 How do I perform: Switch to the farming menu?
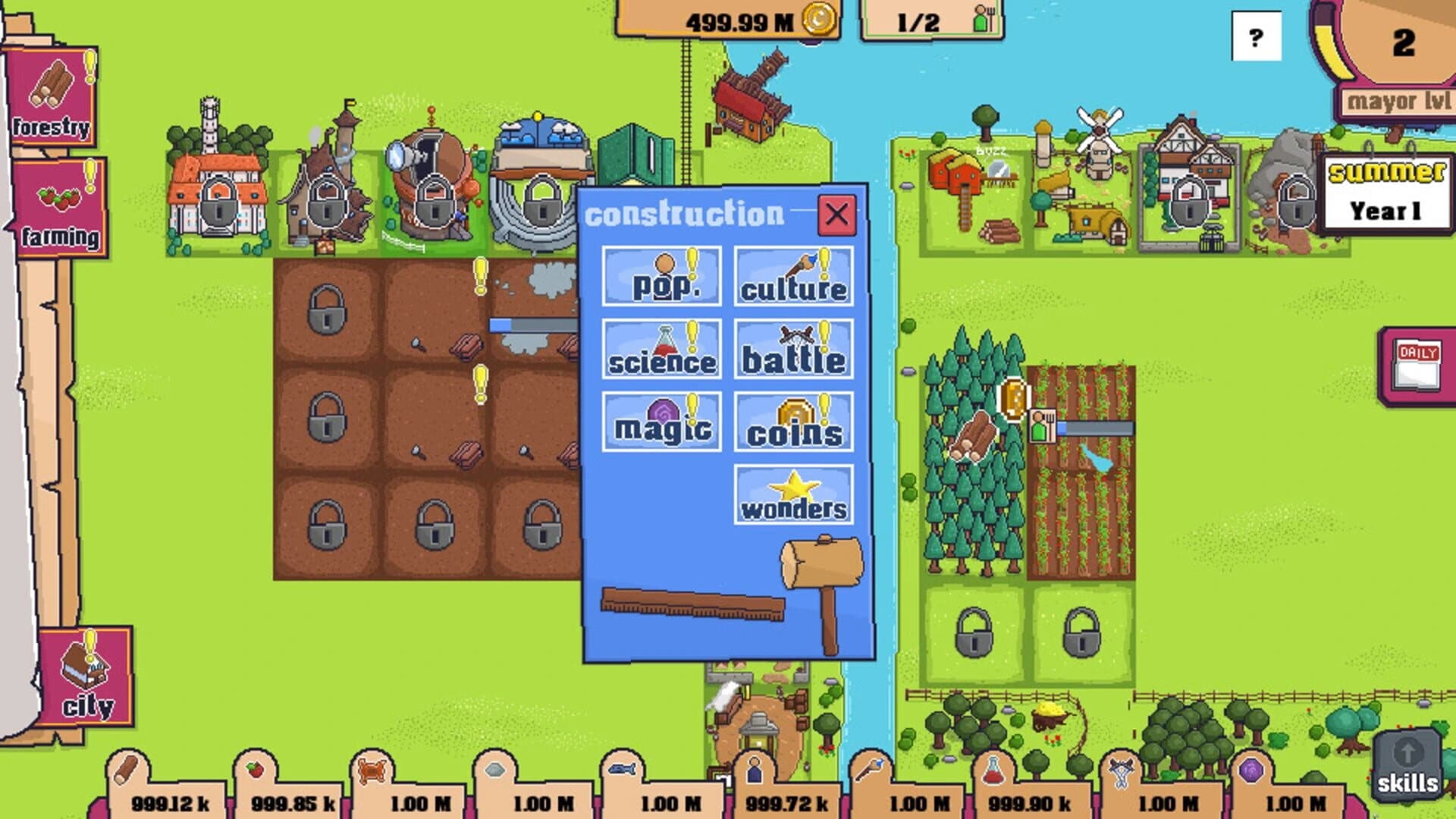[x=61, y=209]
